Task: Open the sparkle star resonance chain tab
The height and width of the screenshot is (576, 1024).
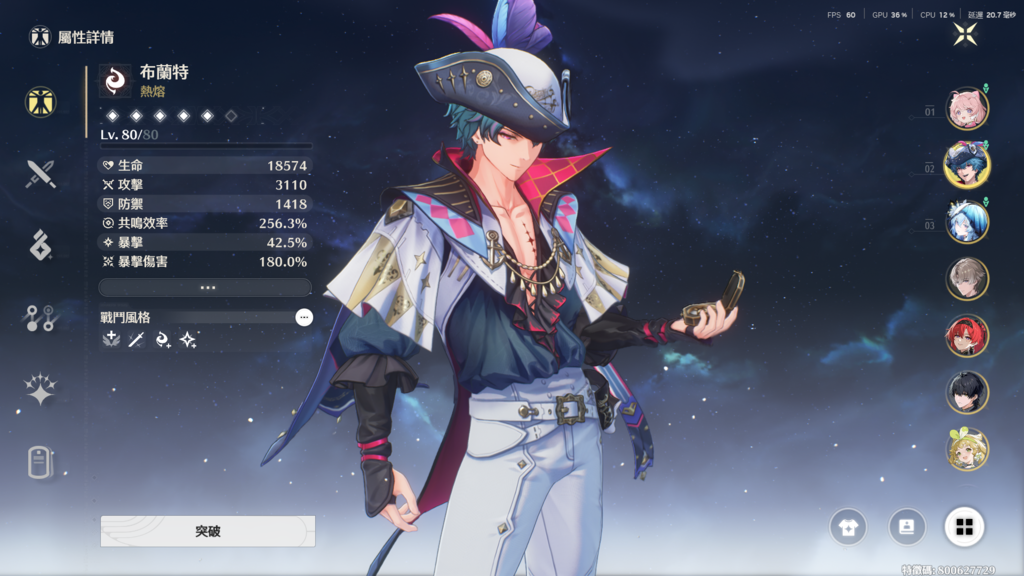Action: click(x=41, y=390)
